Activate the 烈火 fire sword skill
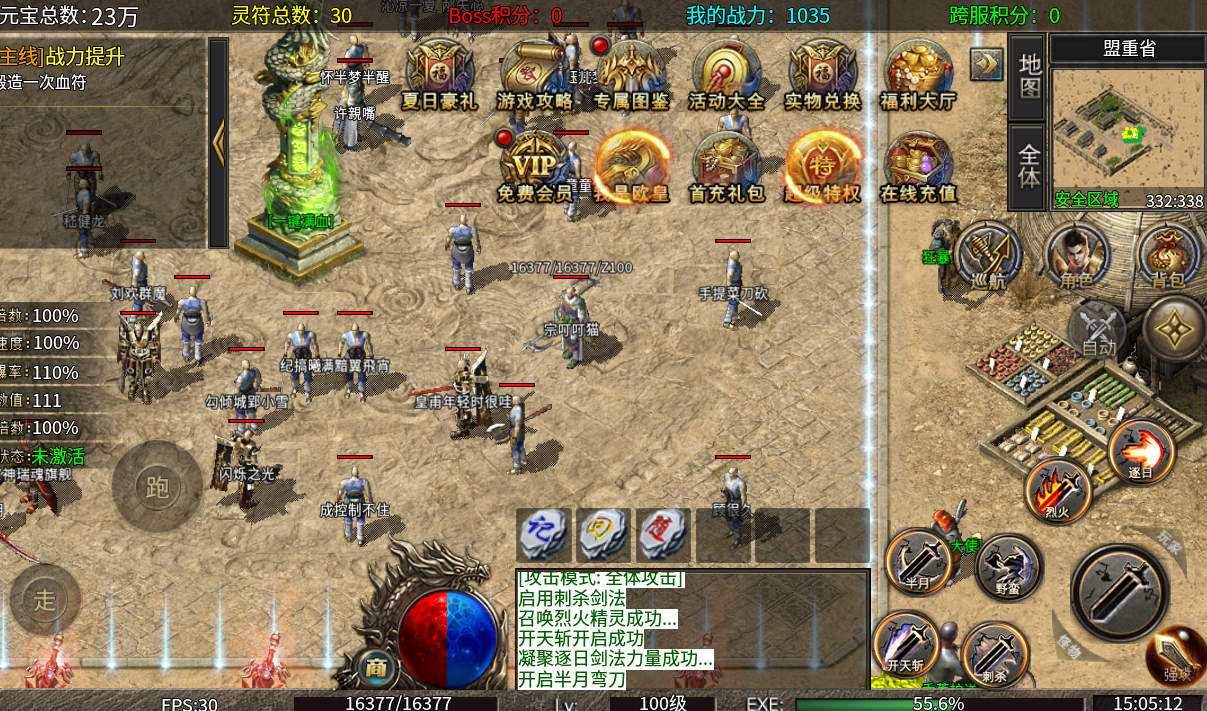The image size is (1207, 711). coord(1057,488)
